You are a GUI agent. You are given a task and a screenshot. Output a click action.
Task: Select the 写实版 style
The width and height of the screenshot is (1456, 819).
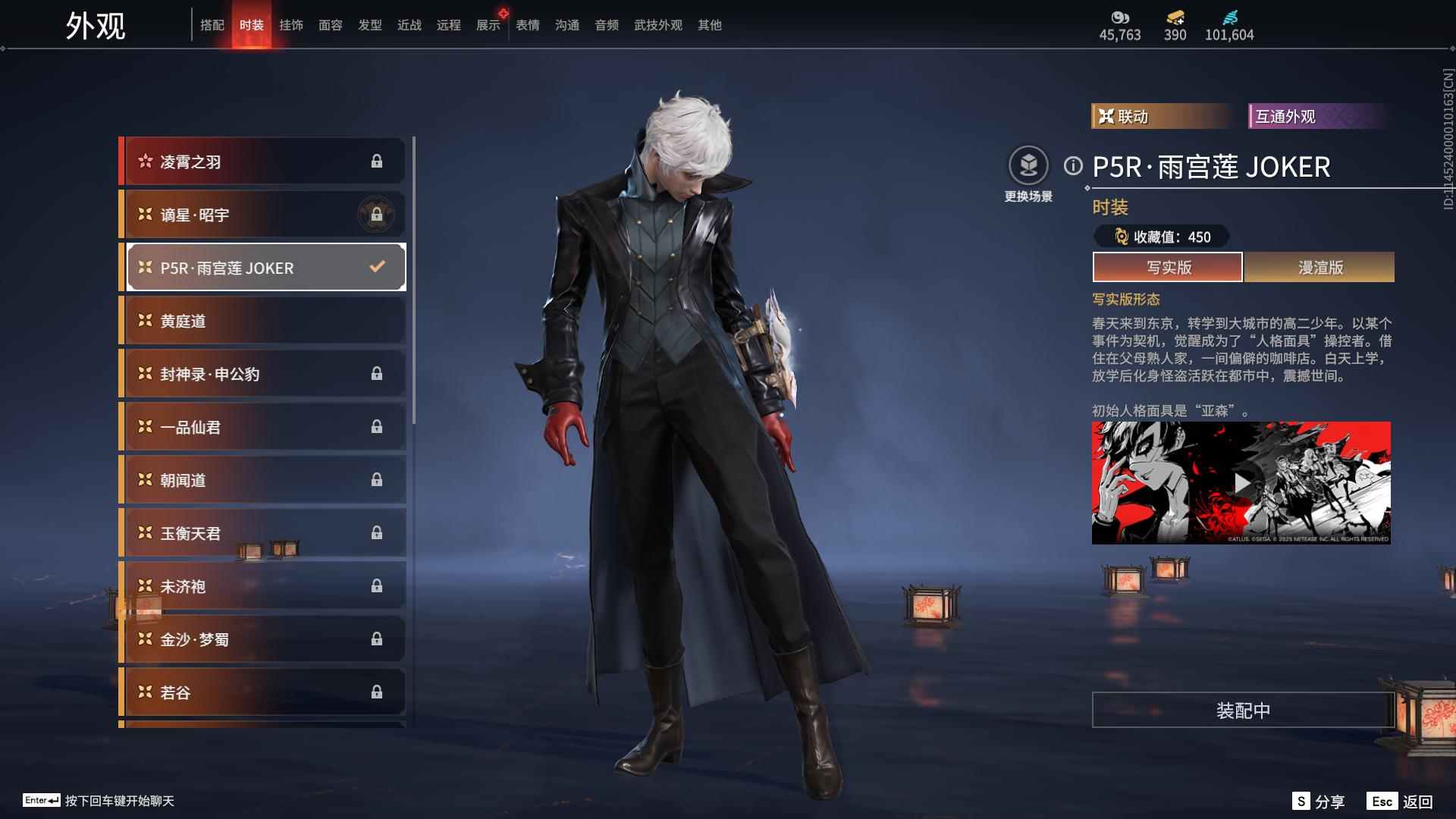(1168, 267)
